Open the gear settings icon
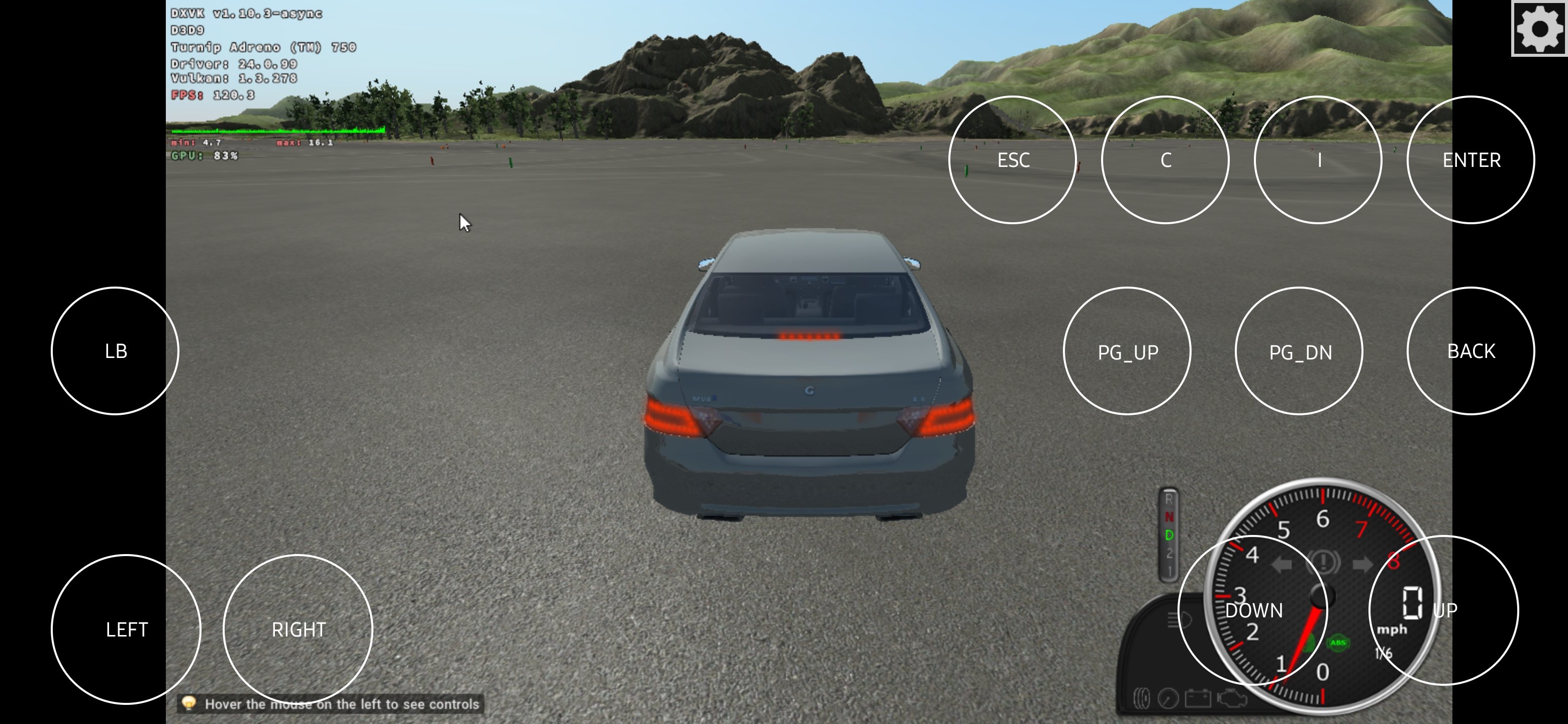Viewport: 1568px width, 724px height. coord(1539,28)
